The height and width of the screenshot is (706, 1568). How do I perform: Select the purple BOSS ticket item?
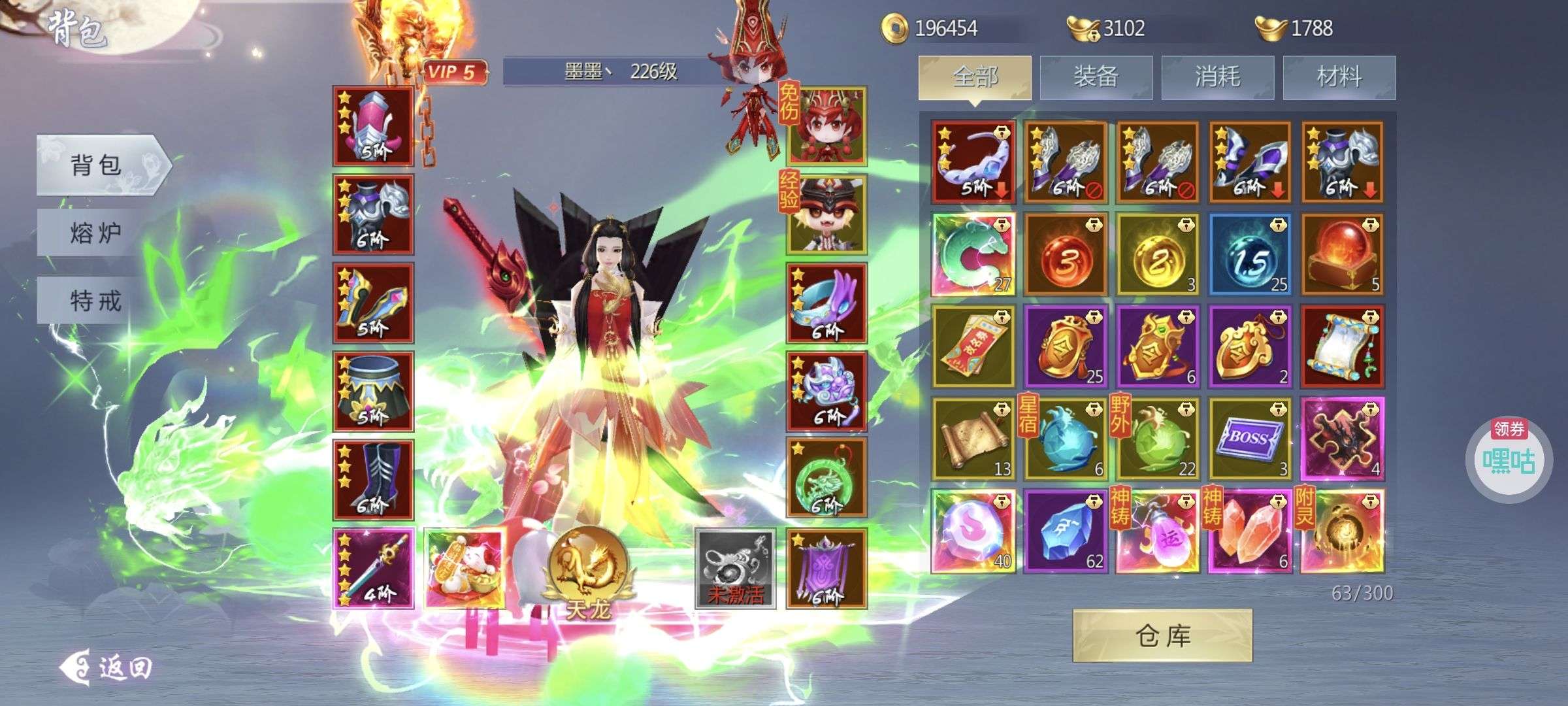pyautogui.click(x=1249, y=439)
